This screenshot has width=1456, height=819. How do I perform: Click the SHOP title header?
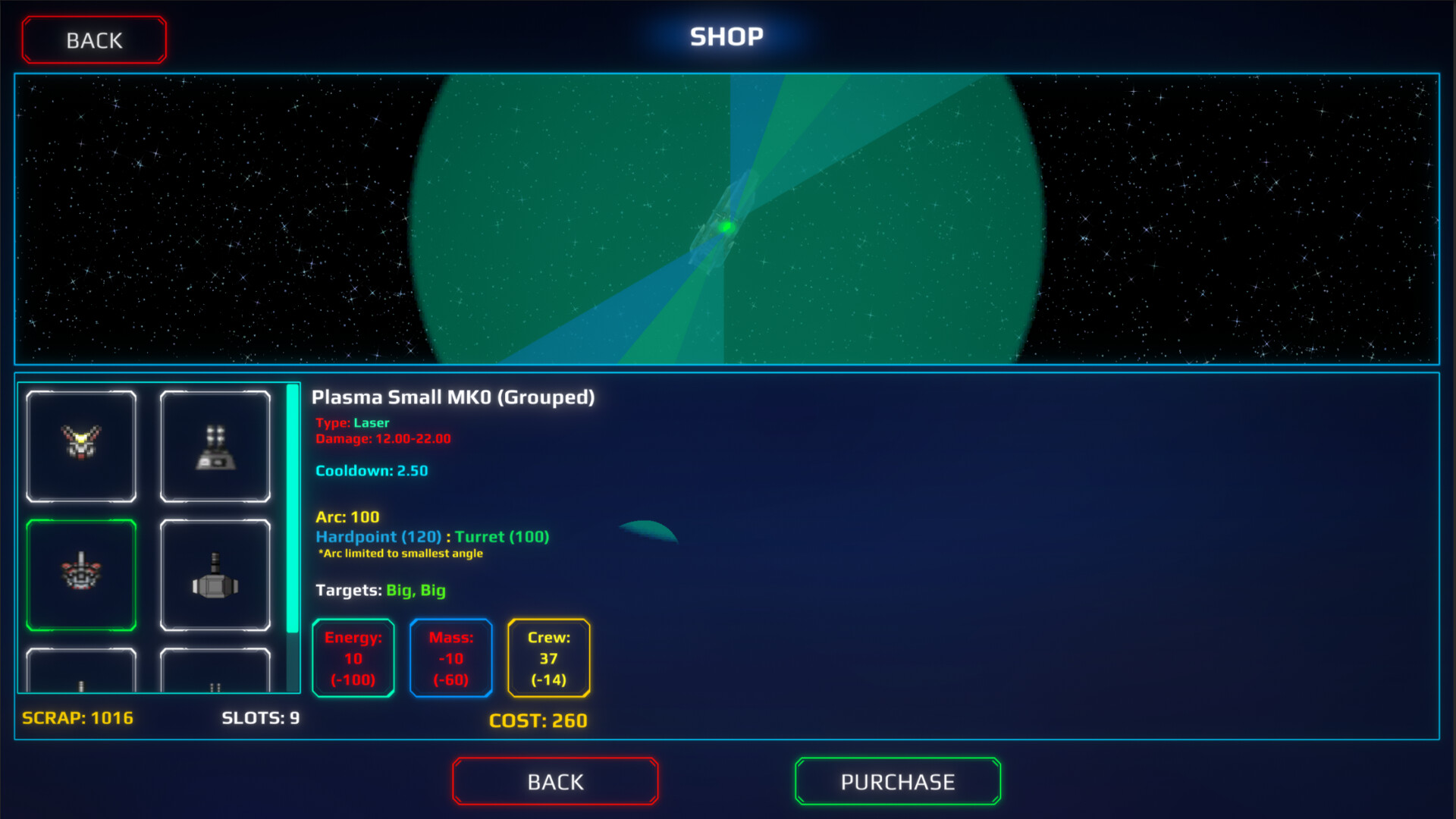pos(726,36)
